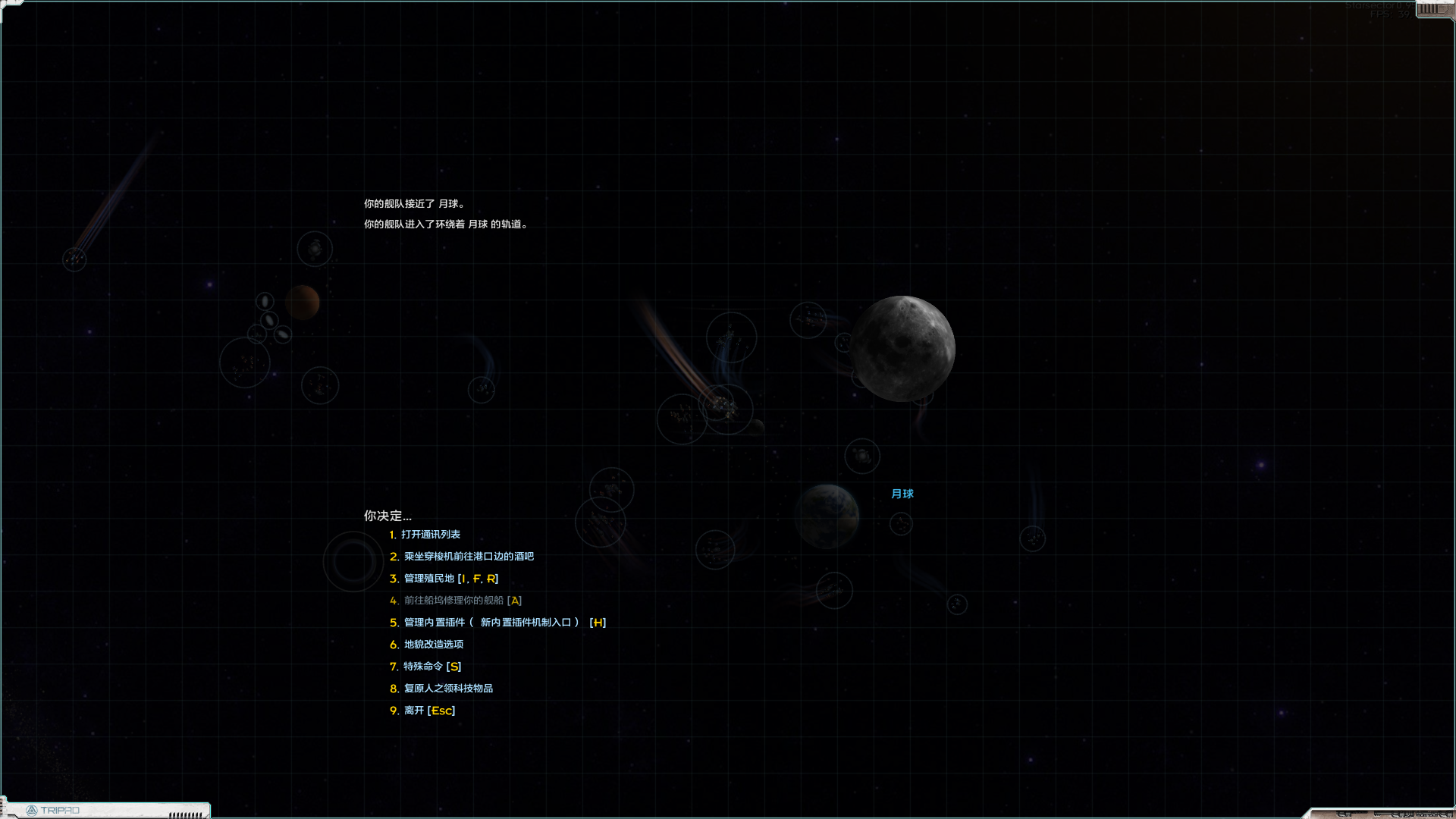Click the 月球 name label on the map
Viewport: 1456px width, 819px height.
(x=903, y=494)
